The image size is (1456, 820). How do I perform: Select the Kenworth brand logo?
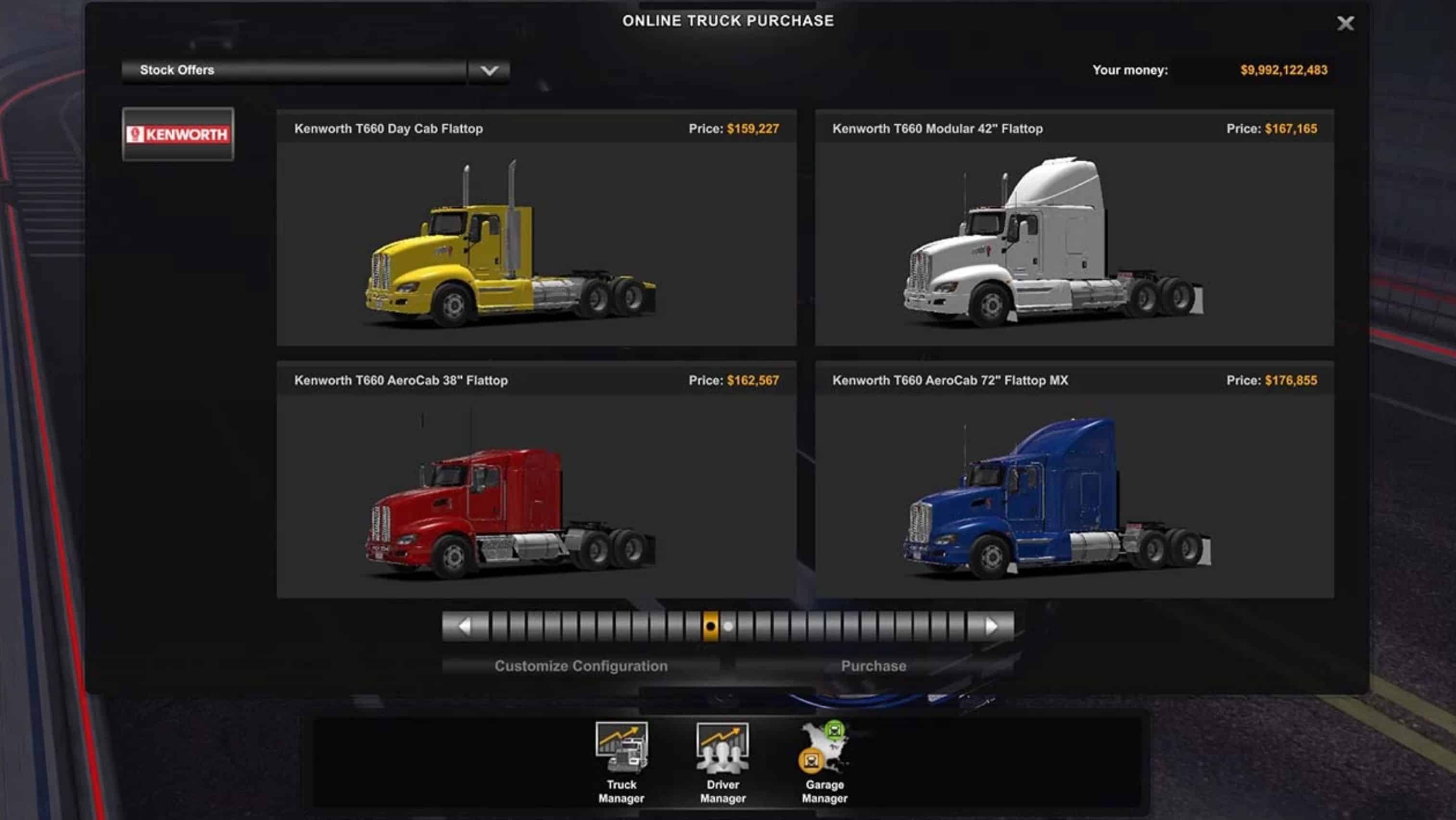178,134
